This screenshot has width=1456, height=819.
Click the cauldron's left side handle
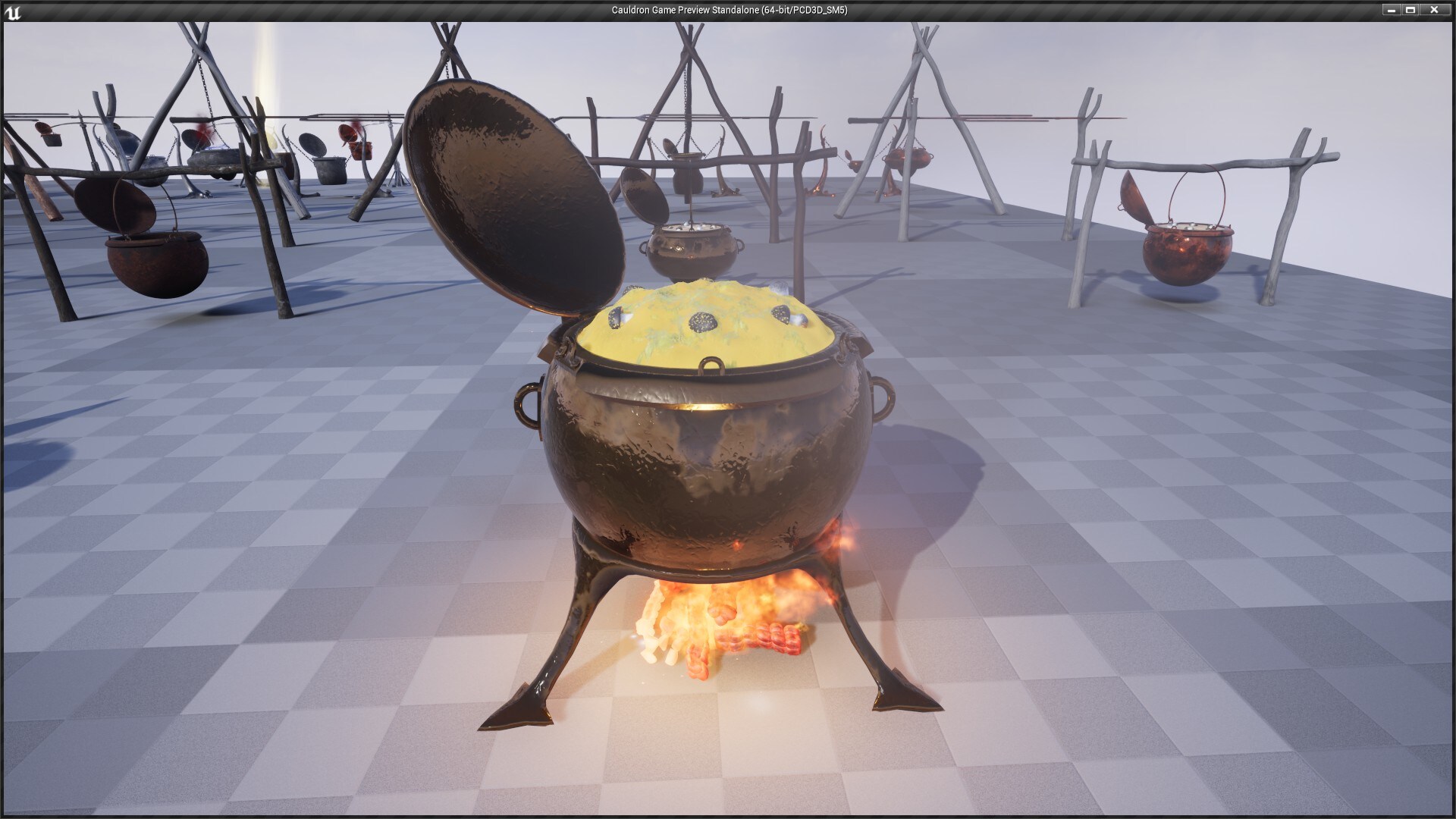tap(525, 396)
